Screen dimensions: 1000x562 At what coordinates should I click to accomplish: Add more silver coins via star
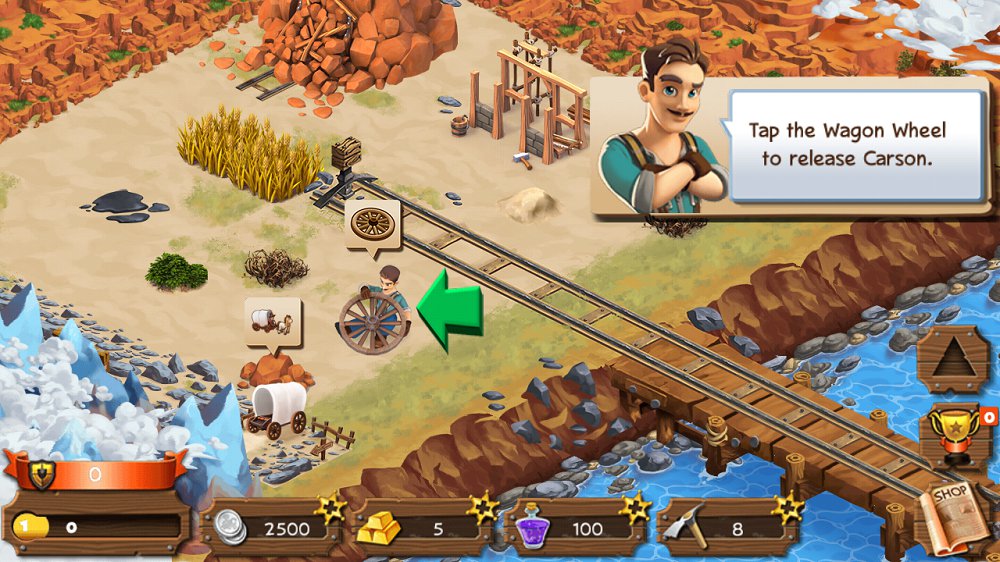click(329, 508)
